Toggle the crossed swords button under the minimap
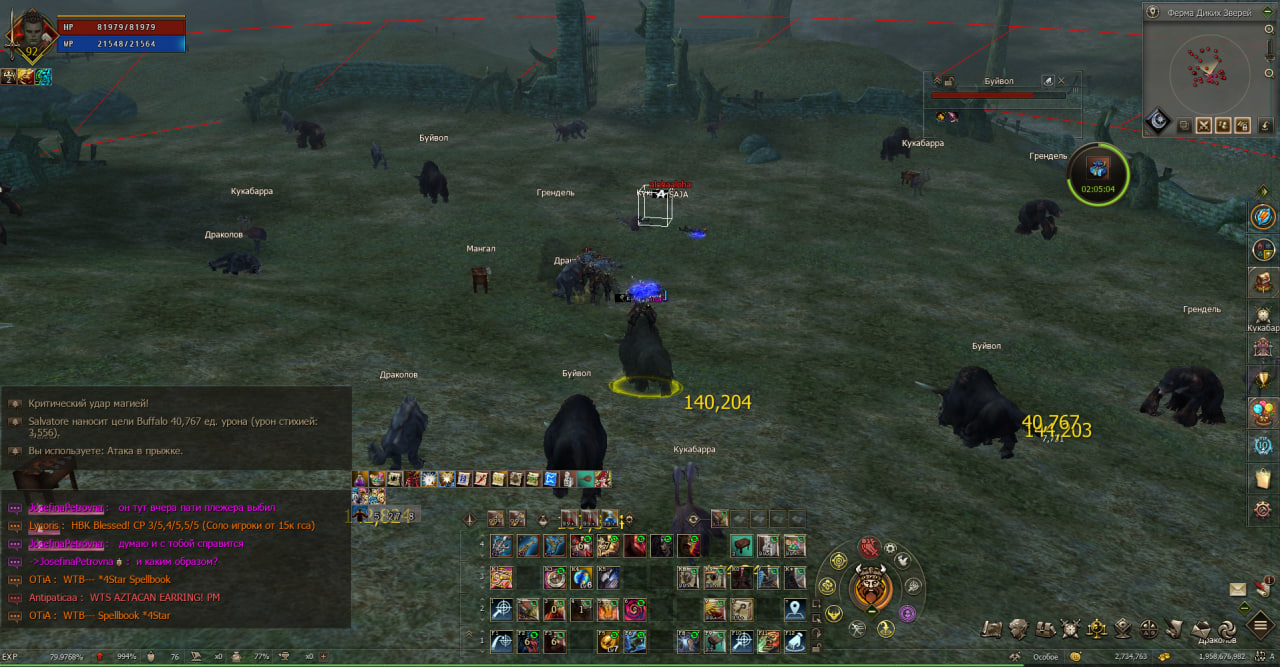1280x667 pixels. click(x=1204, y=125)
